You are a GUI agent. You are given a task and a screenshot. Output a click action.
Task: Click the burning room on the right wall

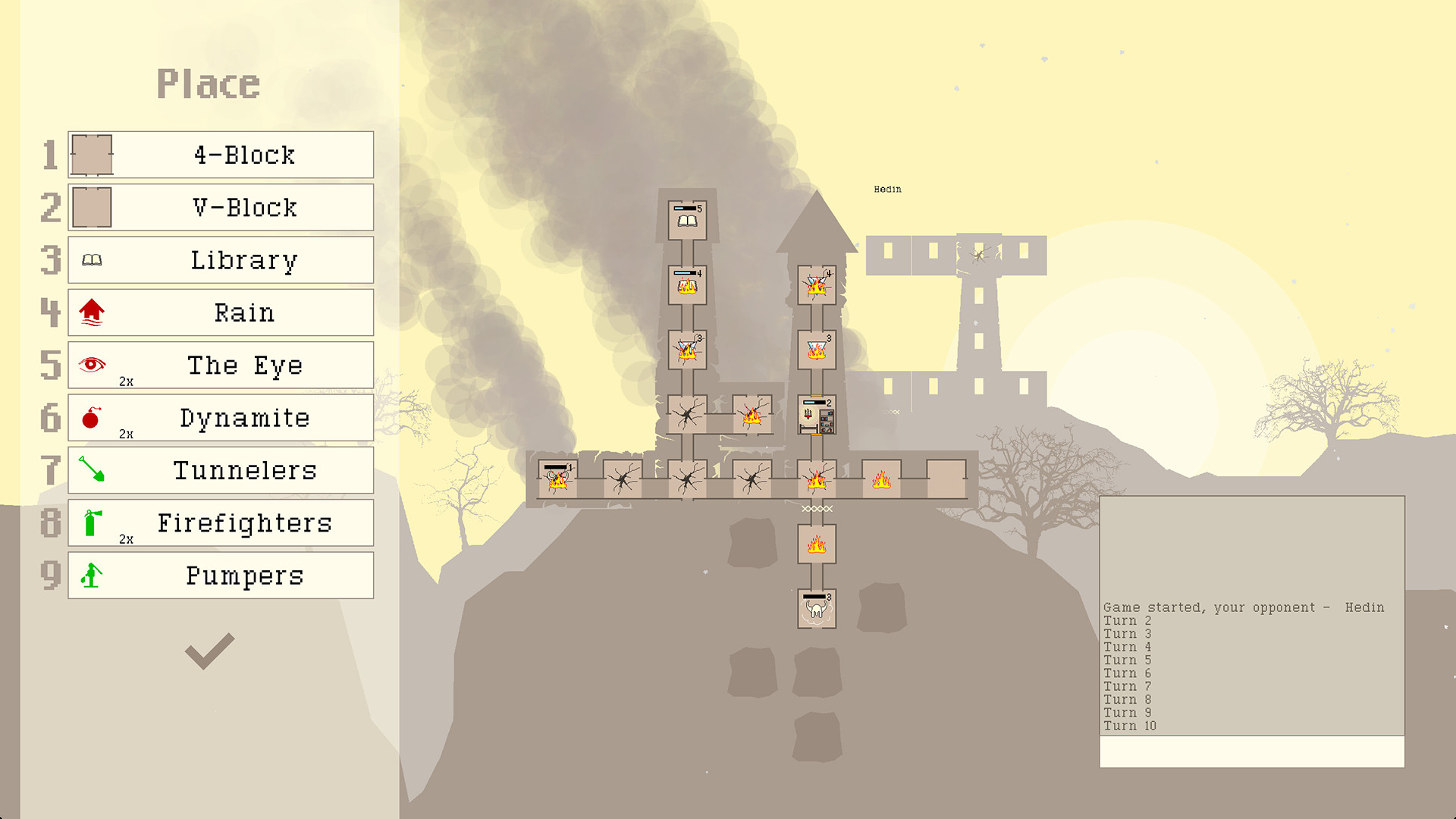[882, 479]
